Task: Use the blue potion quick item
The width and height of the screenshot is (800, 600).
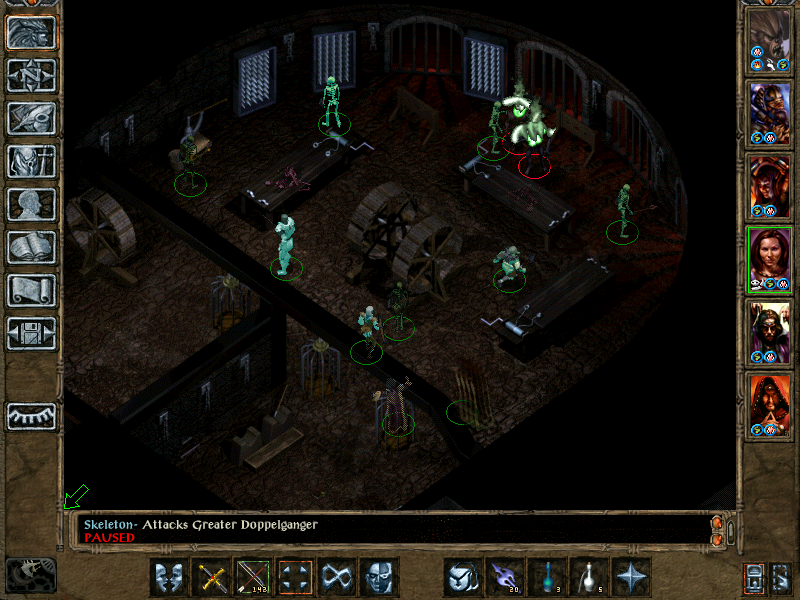Action: tap(547, 577)
